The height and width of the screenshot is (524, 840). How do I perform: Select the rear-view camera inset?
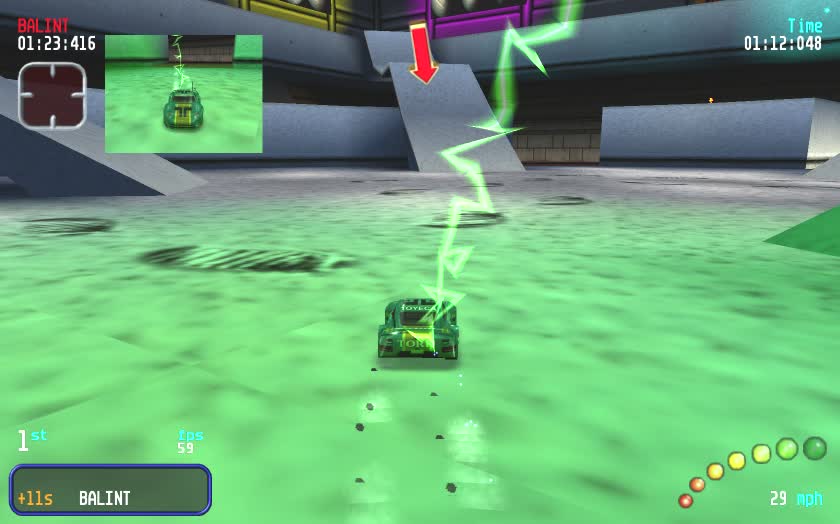183,94
